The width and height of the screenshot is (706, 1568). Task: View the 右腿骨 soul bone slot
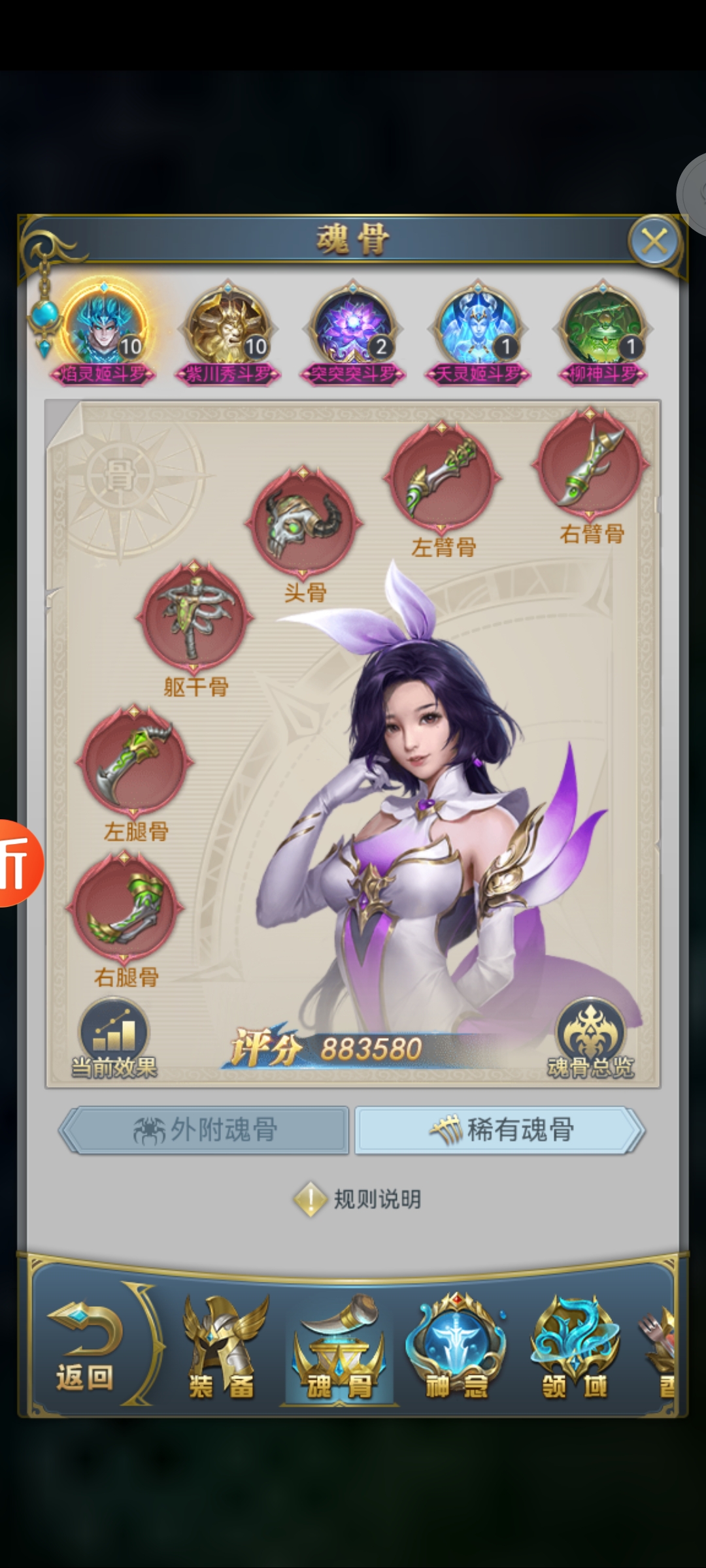point(126,908)
